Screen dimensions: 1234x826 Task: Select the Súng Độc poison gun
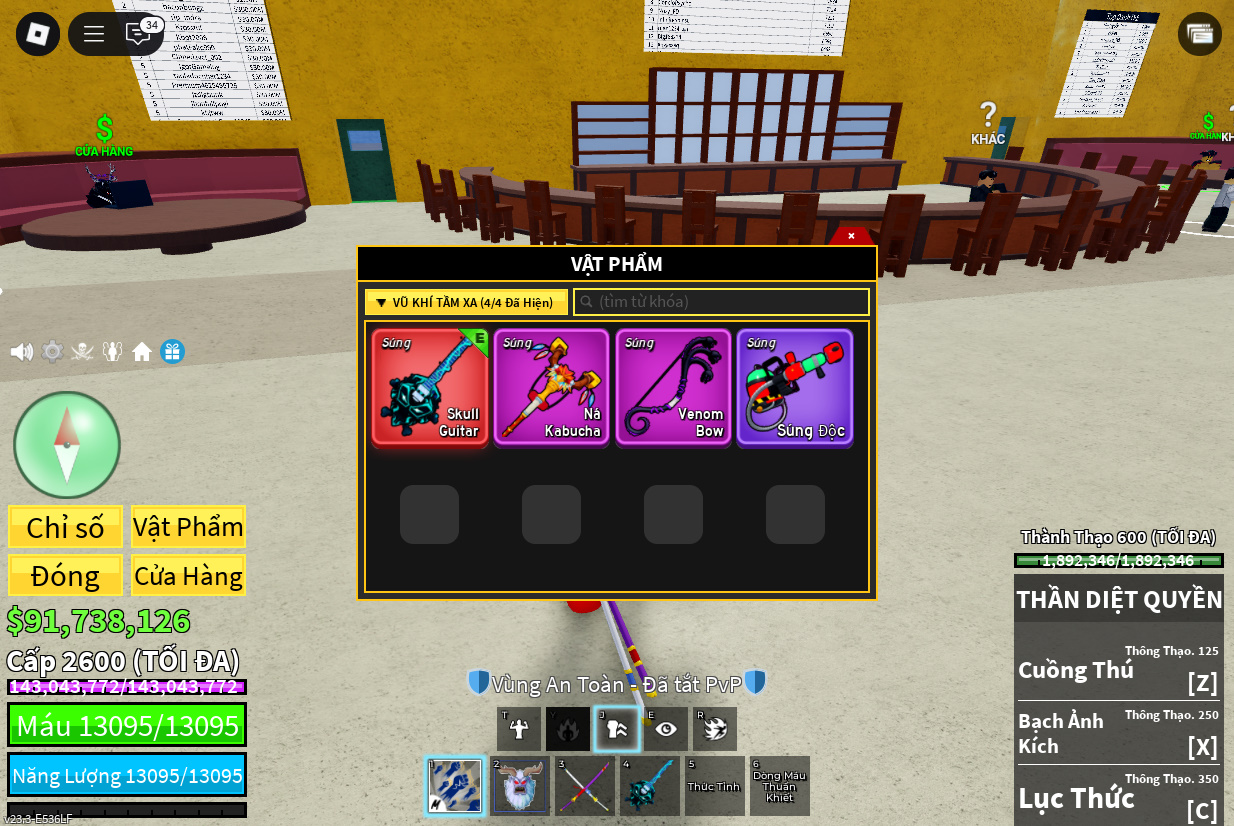pos(795,387)
